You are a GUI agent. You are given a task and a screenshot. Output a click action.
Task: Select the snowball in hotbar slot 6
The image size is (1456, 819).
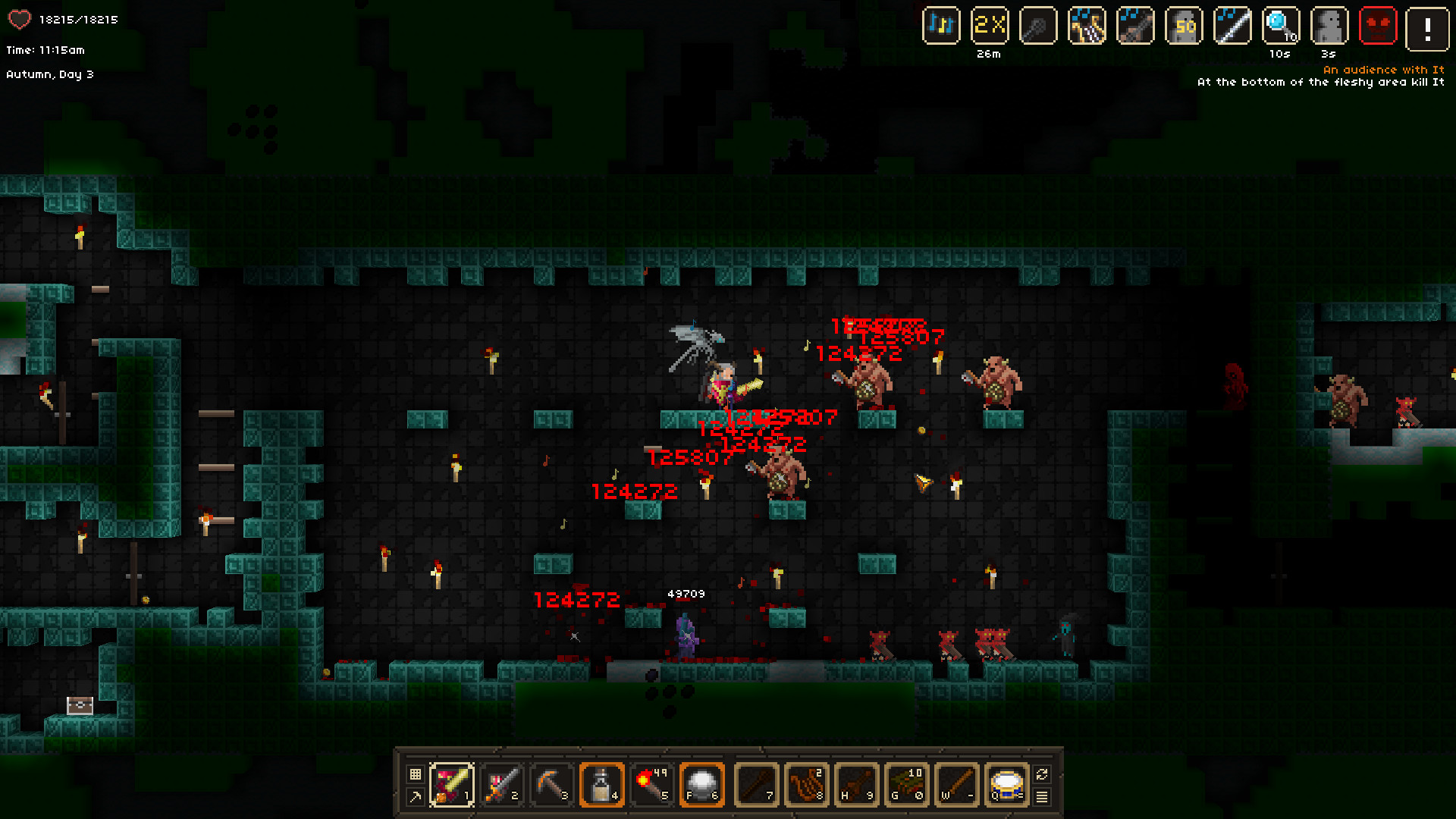tap(701, 784)
